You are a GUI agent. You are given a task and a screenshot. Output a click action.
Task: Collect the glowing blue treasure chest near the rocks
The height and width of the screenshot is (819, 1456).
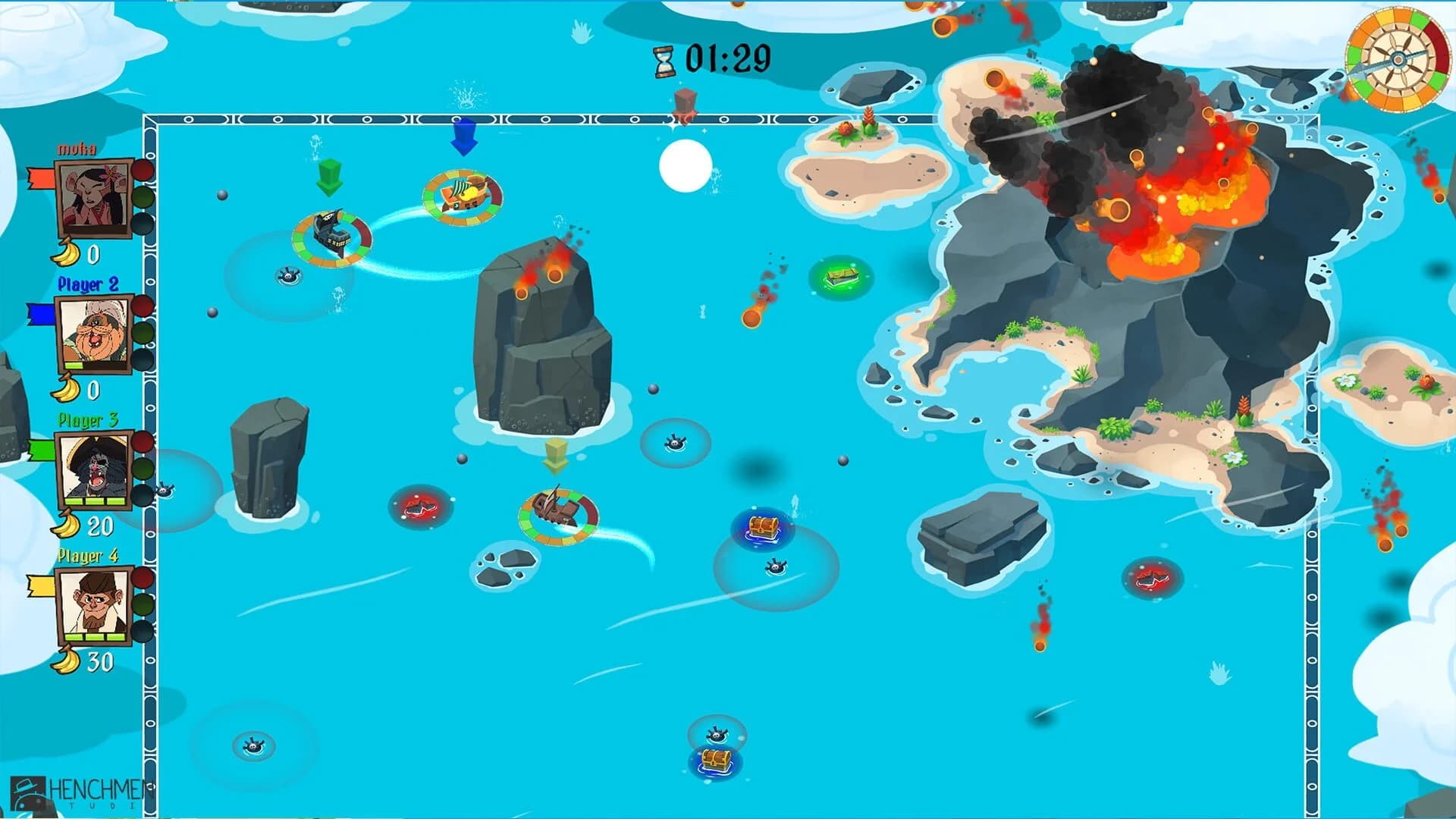[x=764, y=526]
